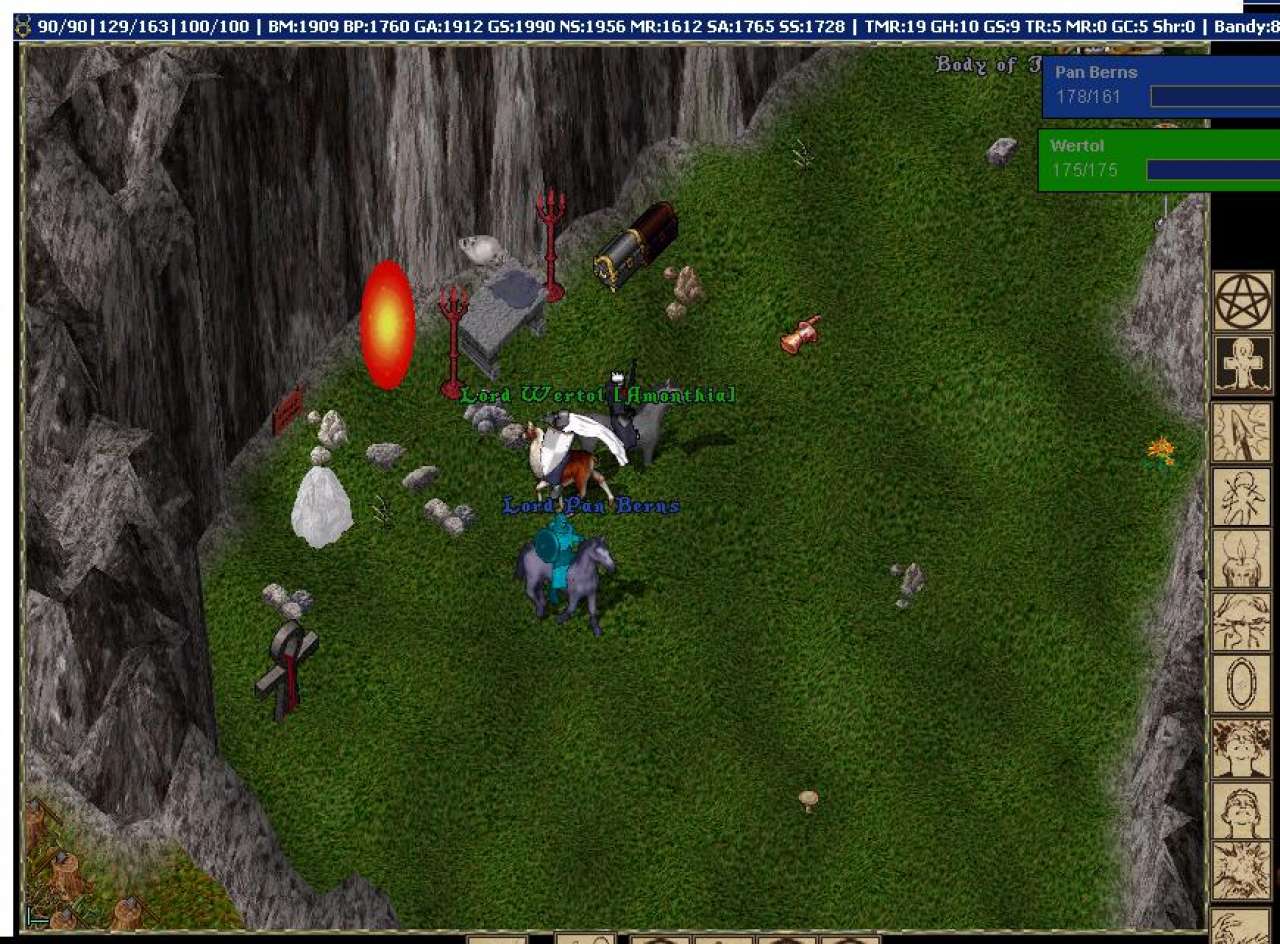Select the spell icon showing a standing figure
The image size is (1280, 944).
click(1241, 496)
